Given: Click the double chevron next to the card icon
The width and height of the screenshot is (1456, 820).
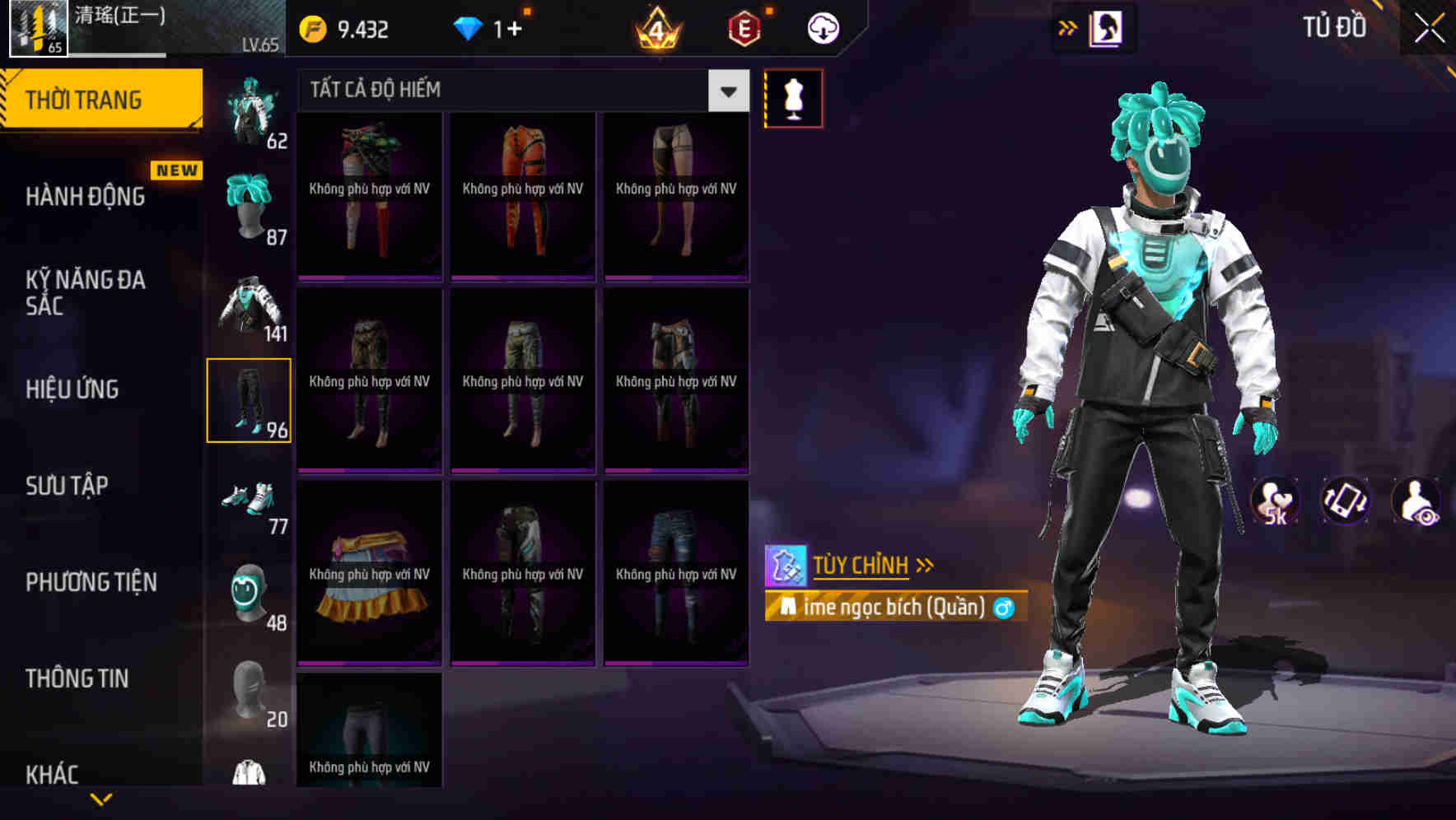Looking at the screenshot, I should pos(1066,27).
